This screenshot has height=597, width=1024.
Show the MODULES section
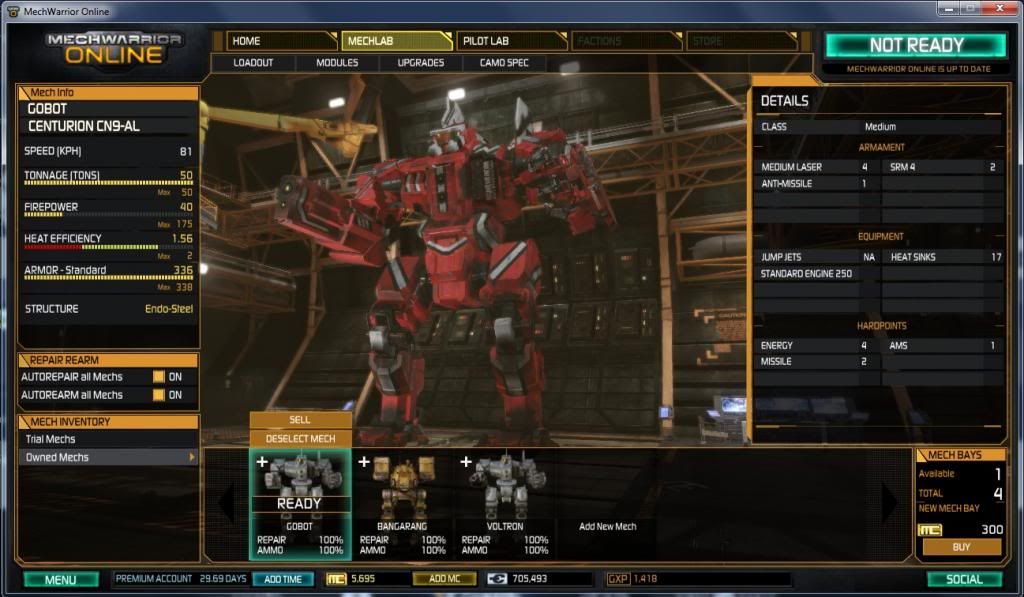[x=337, y=63]
